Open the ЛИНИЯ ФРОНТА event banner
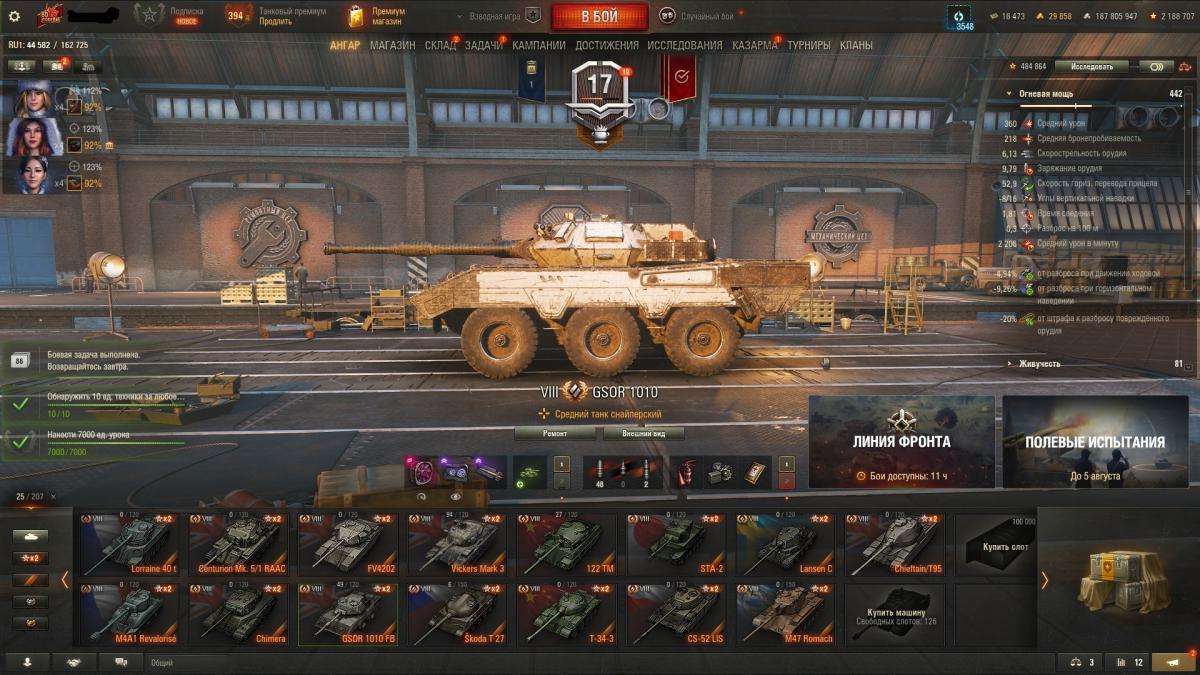This screenshot has width=1200, height=675. [x=901, y=441]
